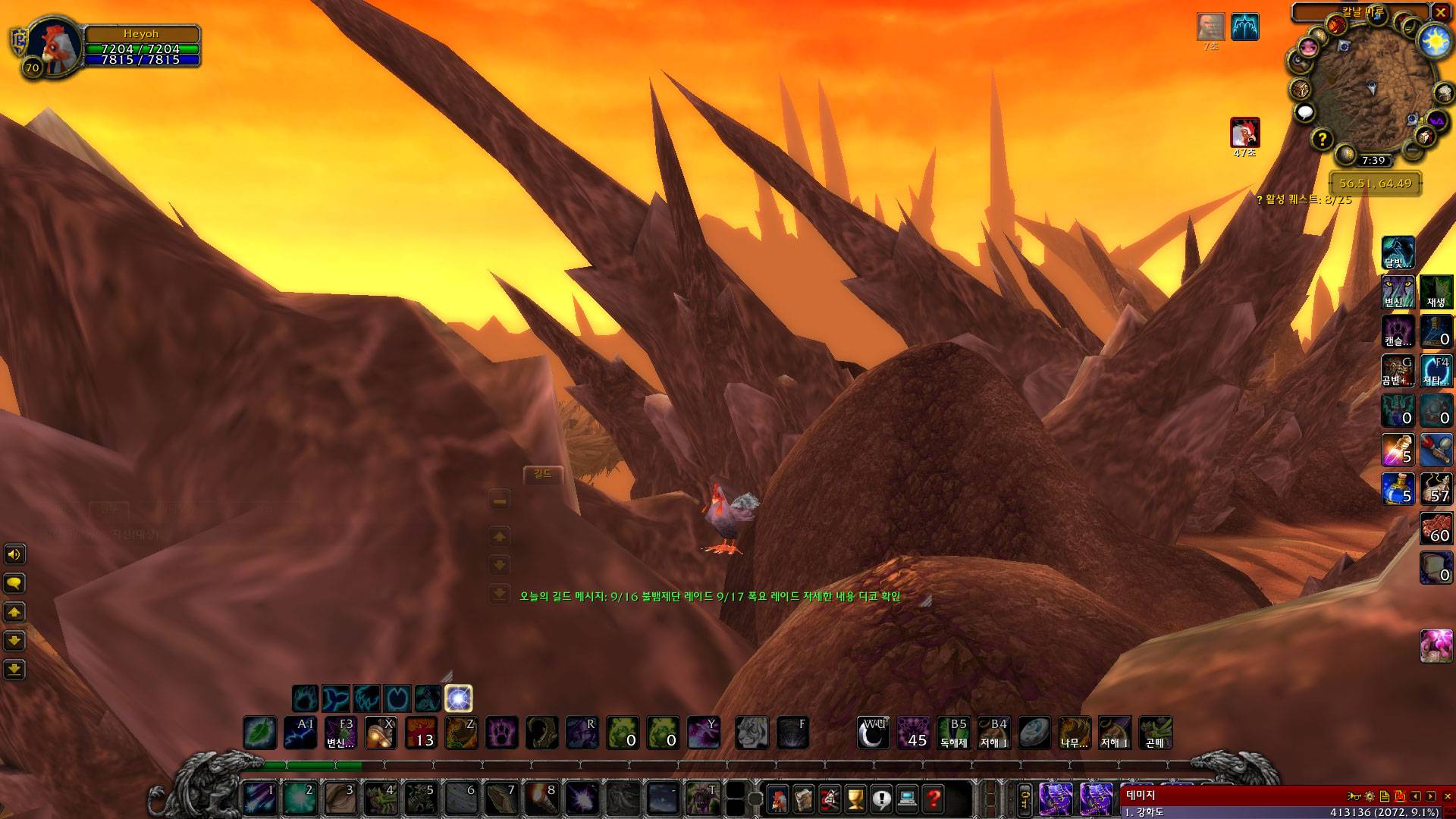Close the damage meter (데미지) window

(x=1447, y=796)
